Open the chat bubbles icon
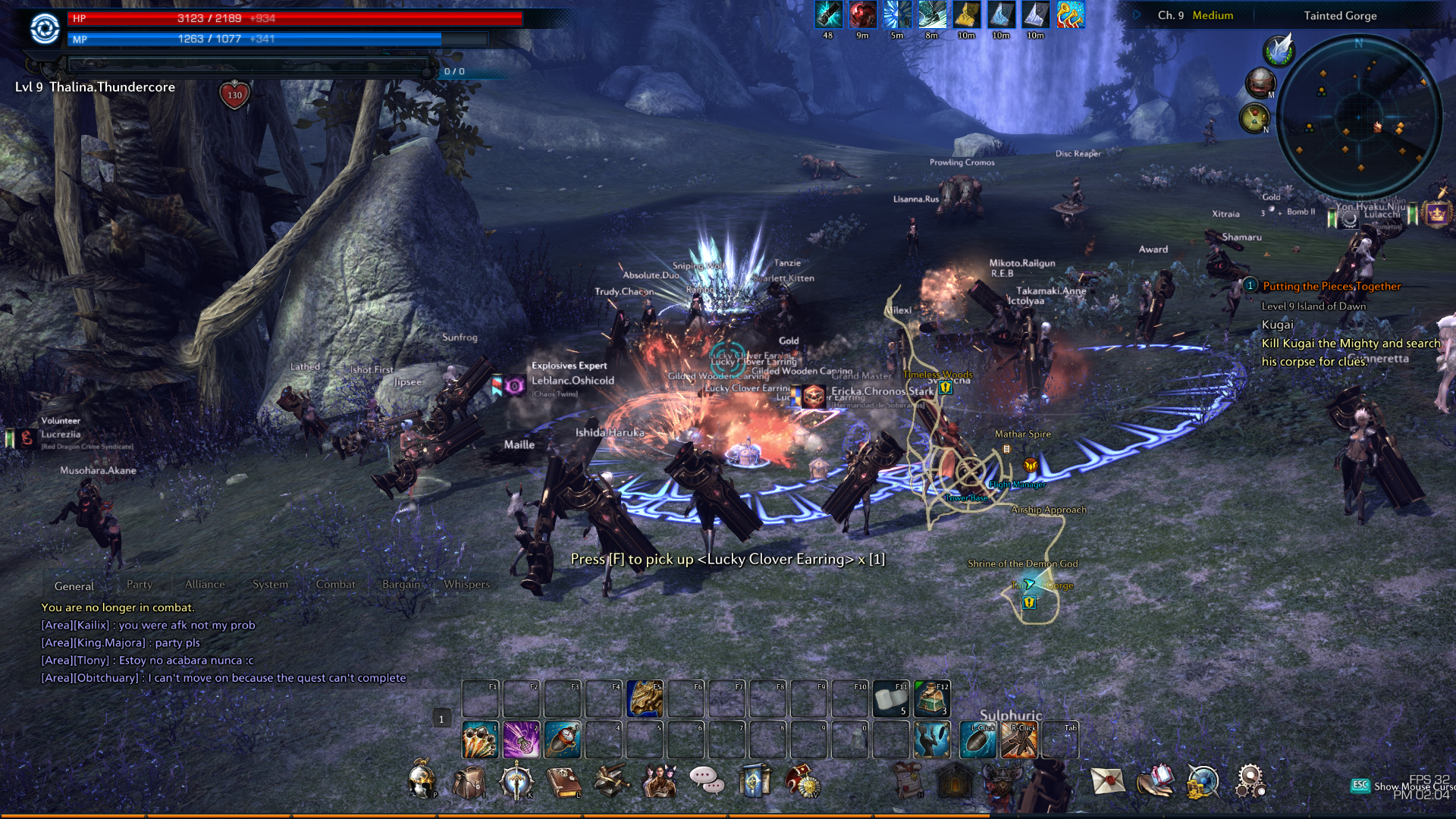 click(707, 780)
